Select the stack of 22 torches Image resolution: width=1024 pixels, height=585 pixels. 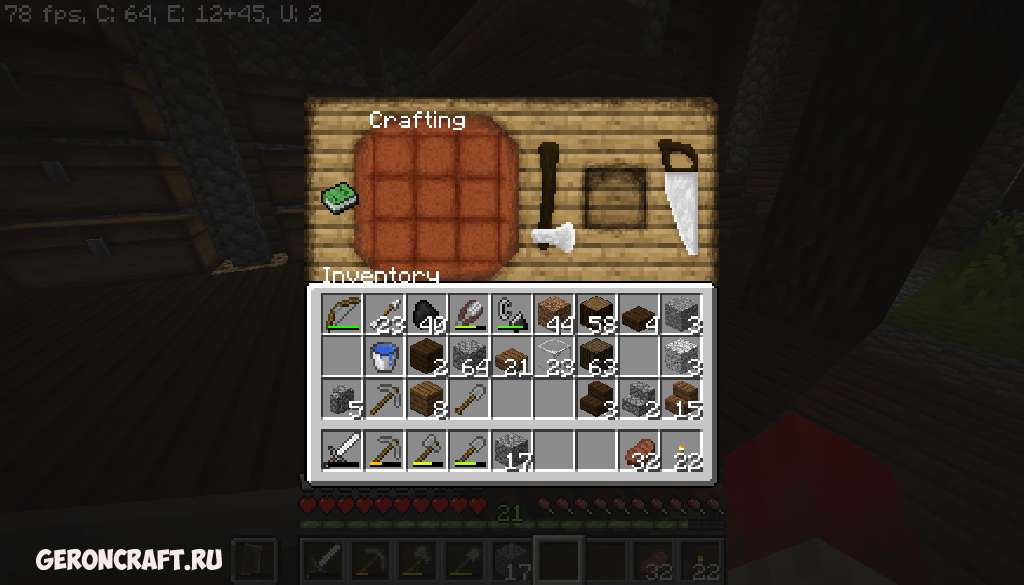(x=682, y=450)
